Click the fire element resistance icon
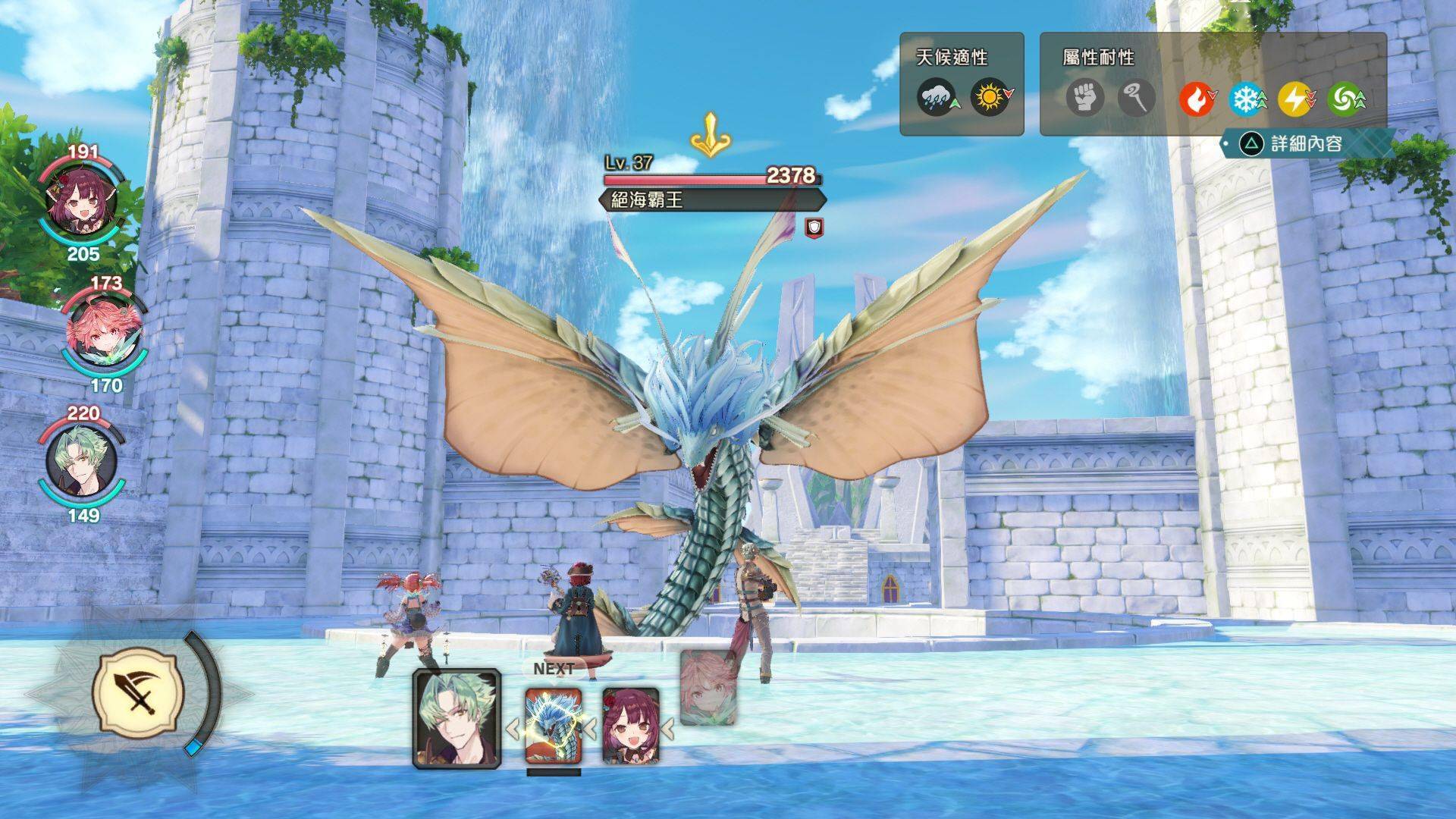The height and width of the screenshot is (819, 1456). click(1196, 99)
